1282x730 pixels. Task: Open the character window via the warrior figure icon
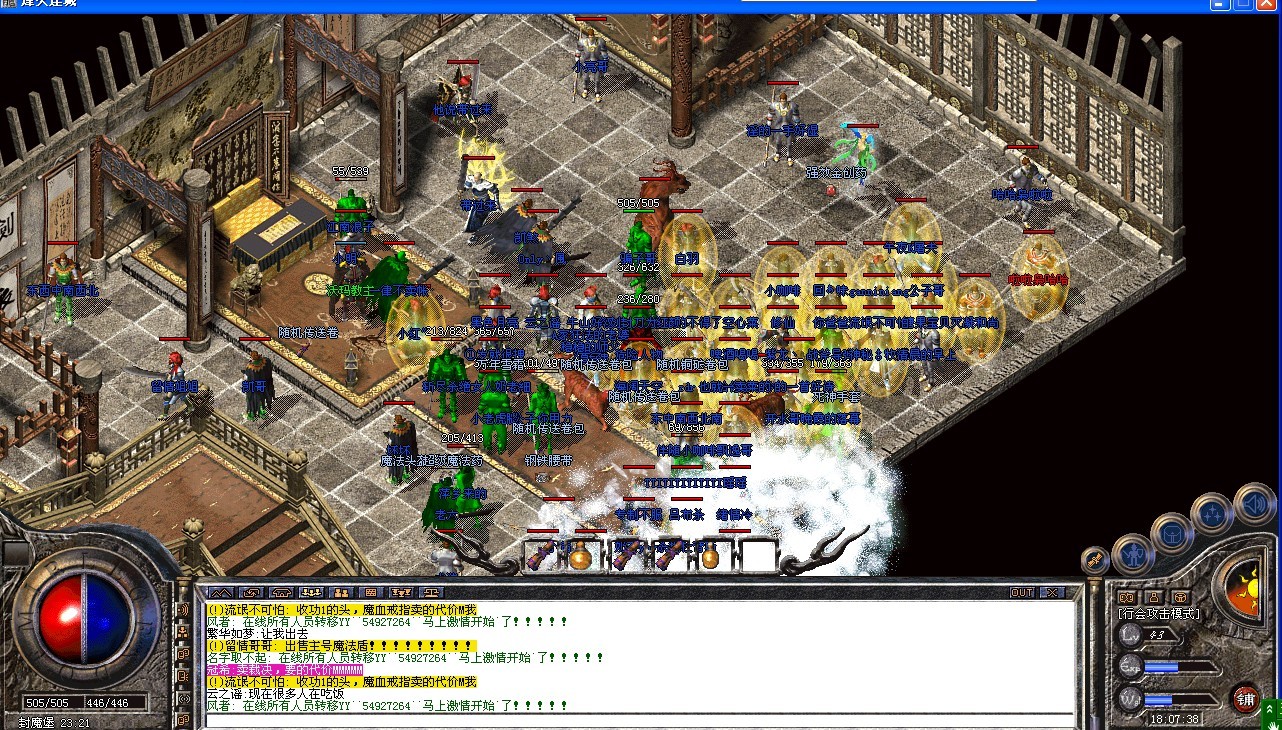(x=1133, y=555)
